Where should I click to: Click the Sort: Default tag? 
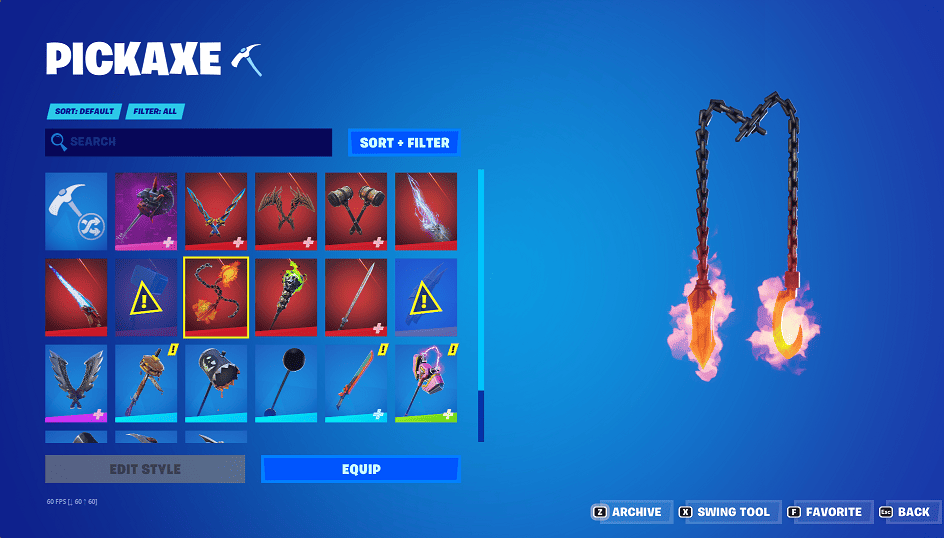pos(83,112)
